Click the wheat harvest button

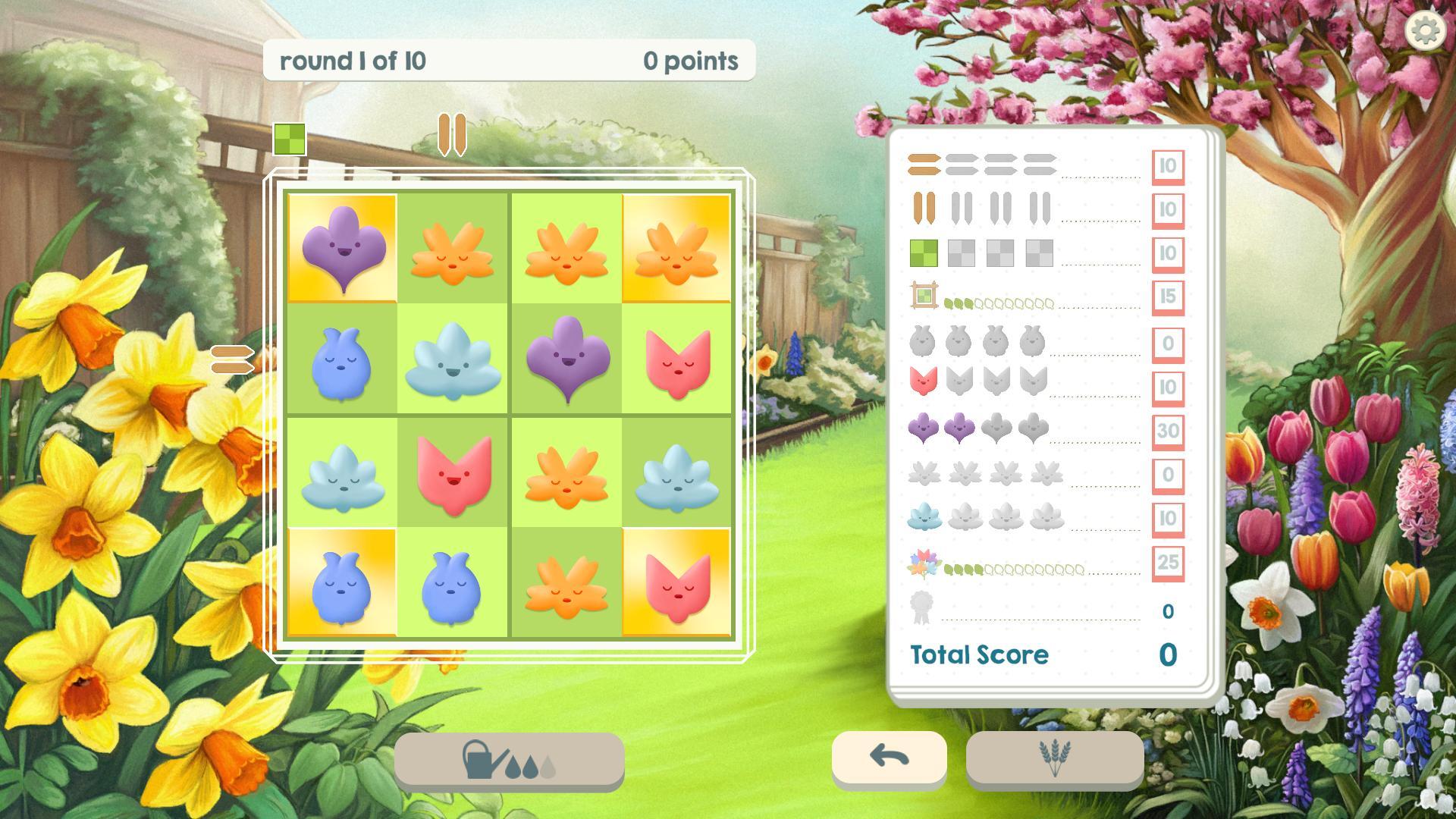coord(1054,757)
